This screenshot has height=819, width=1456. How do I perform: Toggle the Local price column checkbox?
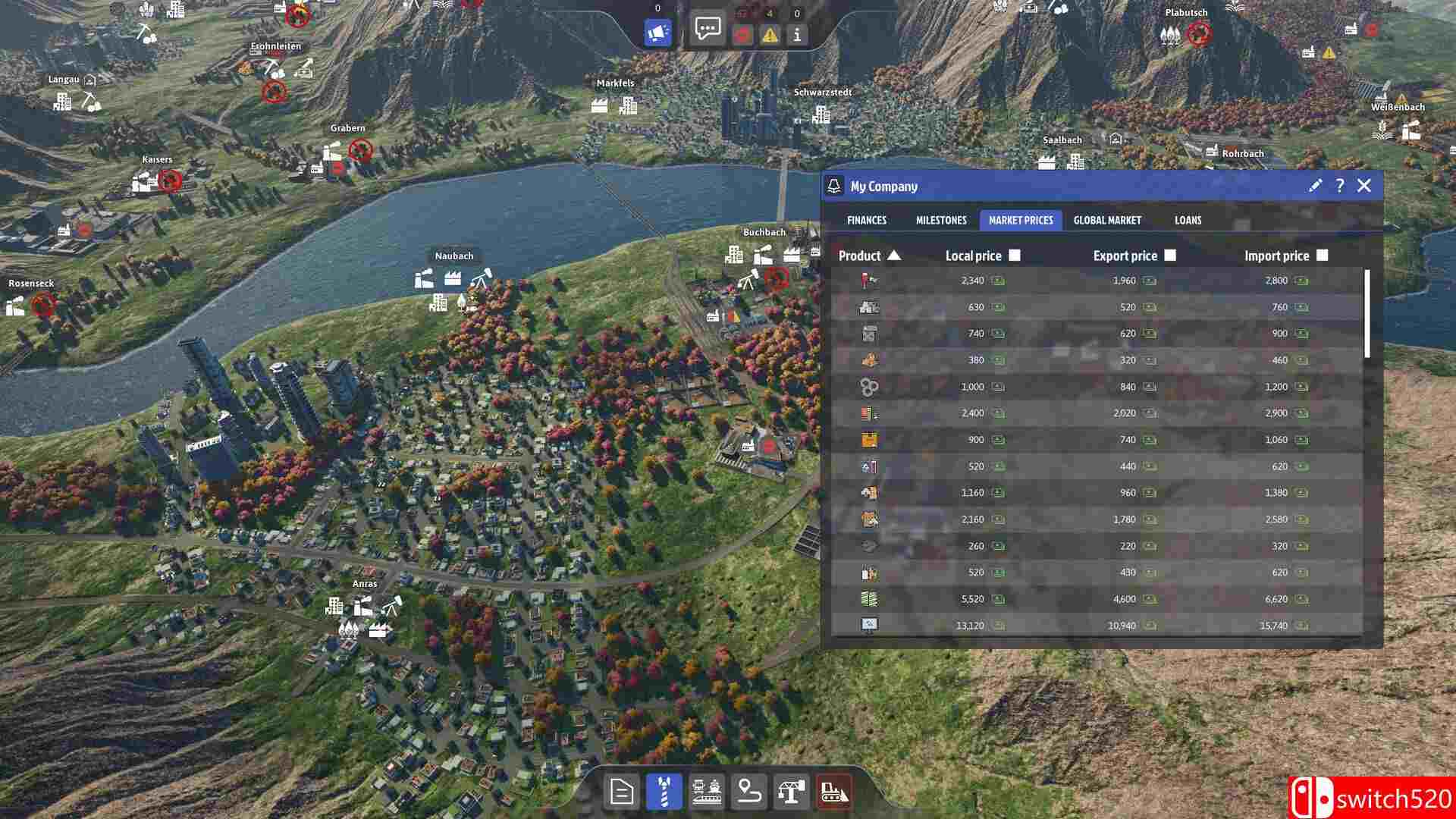[x=1015, y=256]
